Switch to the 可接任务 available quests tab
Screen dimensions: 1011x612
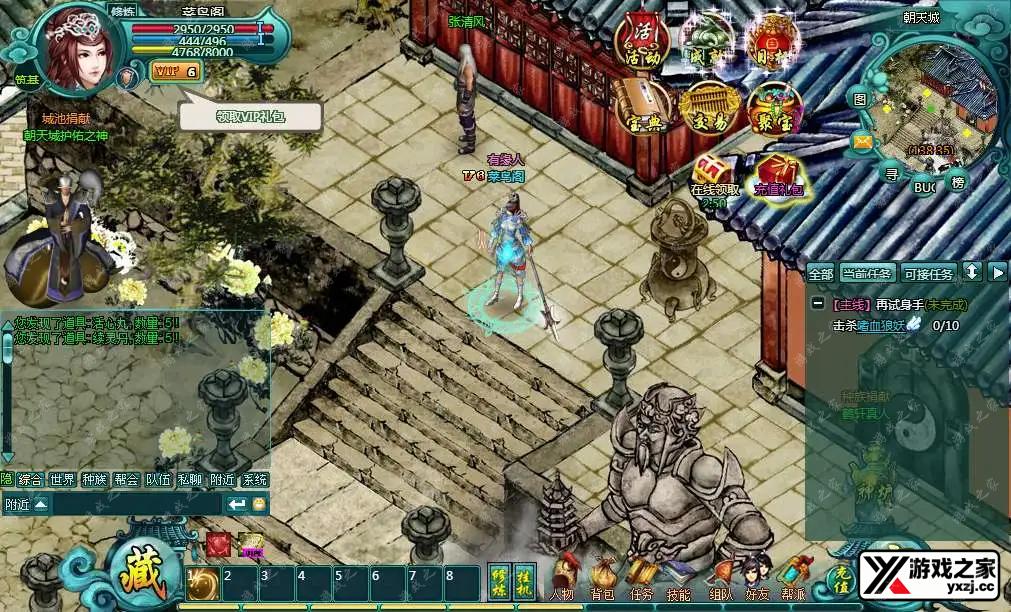pos(928,273)
